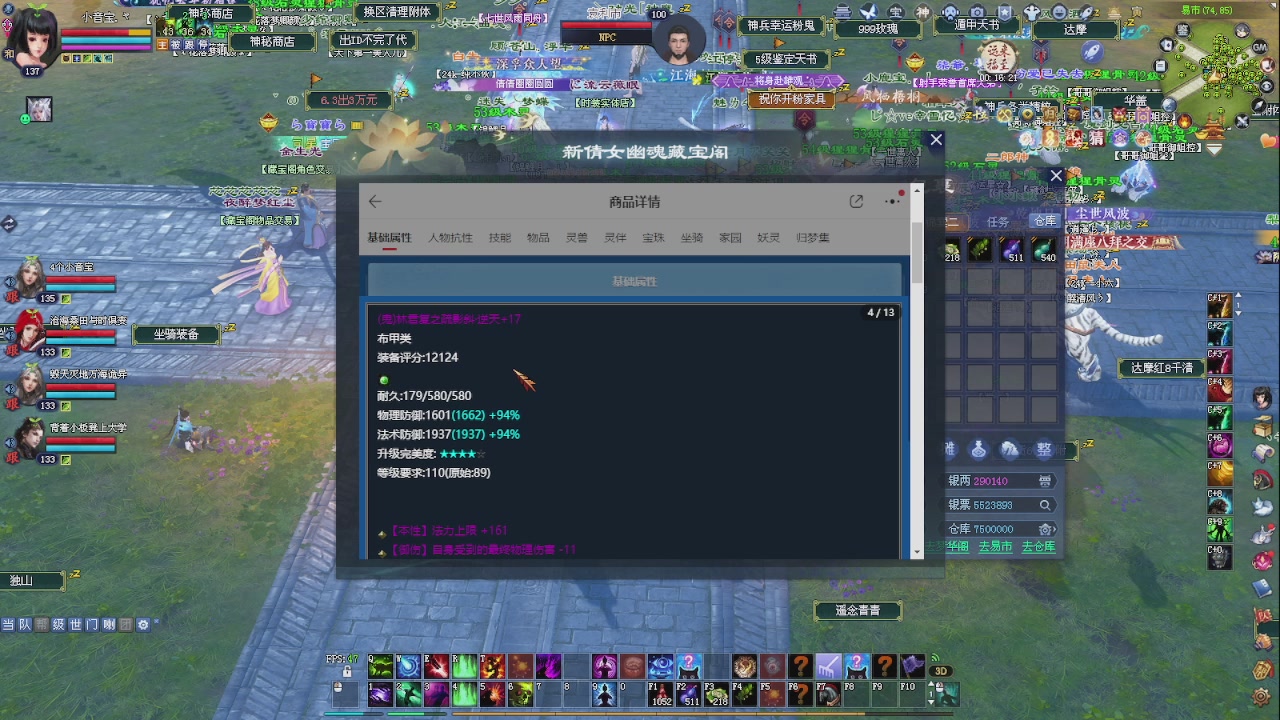The width and height of the screenshot is (1280, 720).
Task: Click the back arrow in 商品详情 dialog
Action: pos(375,201)
